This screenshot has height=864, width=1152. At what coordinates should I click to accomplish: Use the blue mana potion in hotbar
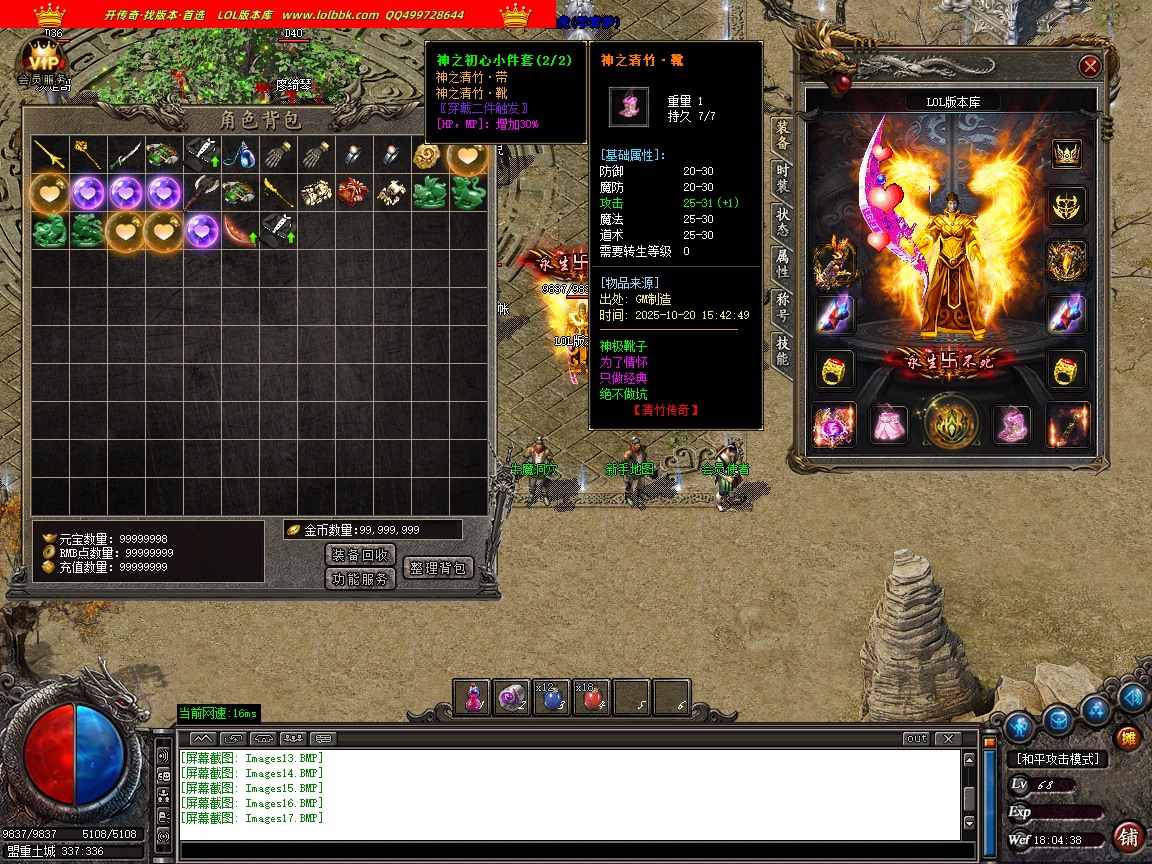point(551,699)
